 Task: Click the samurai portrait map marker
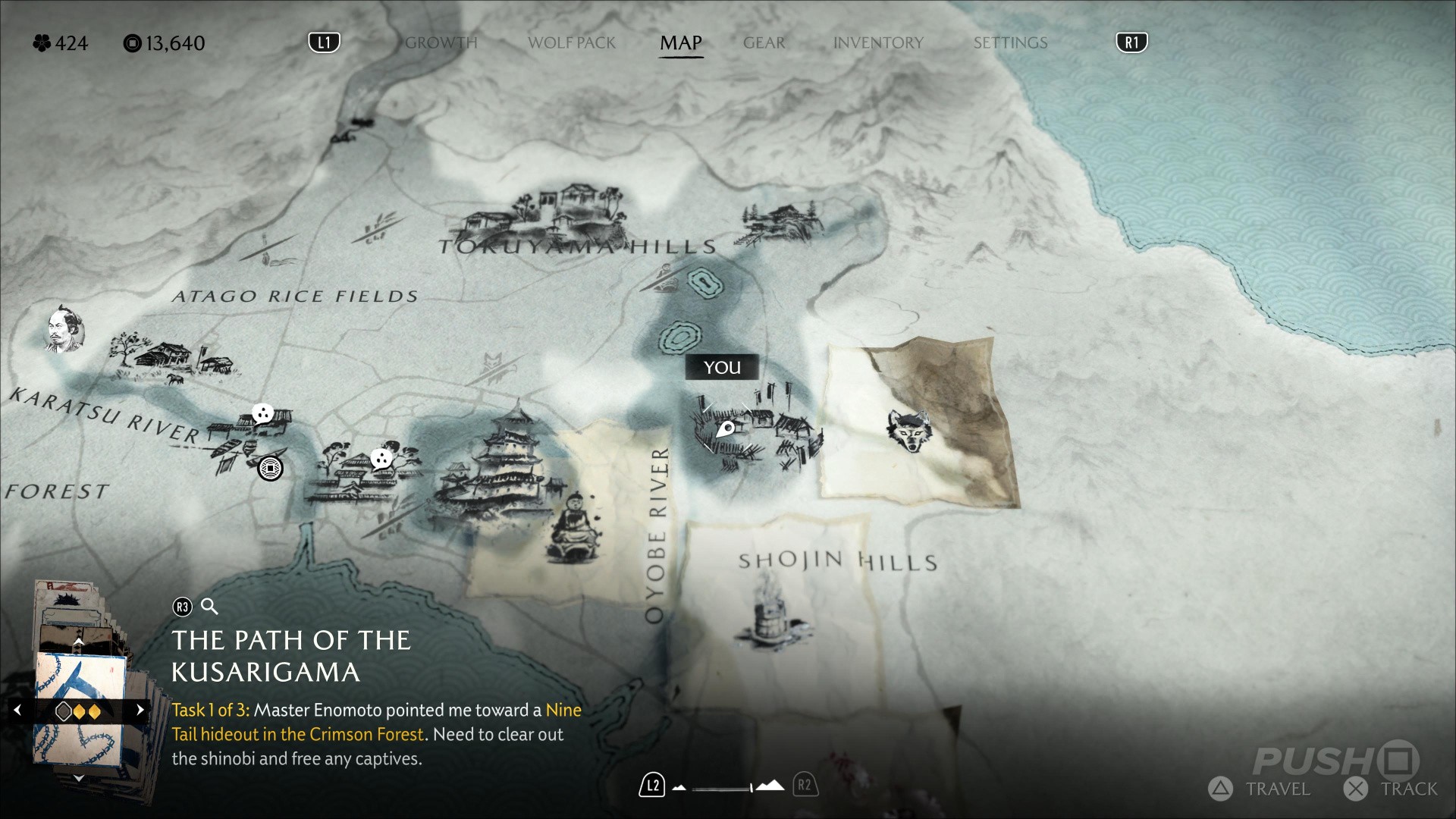(x=64, y=331)
